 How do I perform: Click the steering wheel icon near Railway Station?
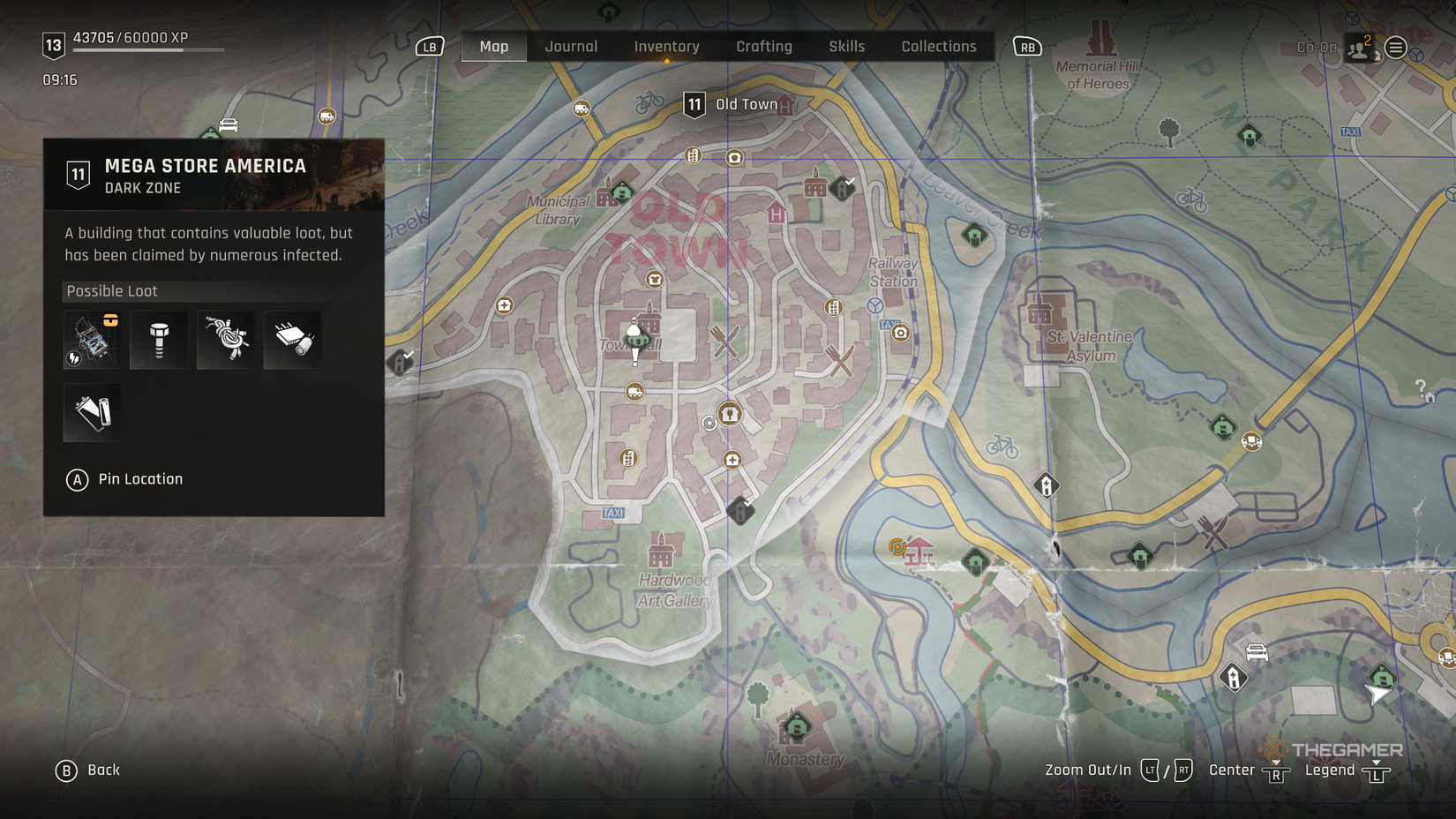tap(873, 304)
